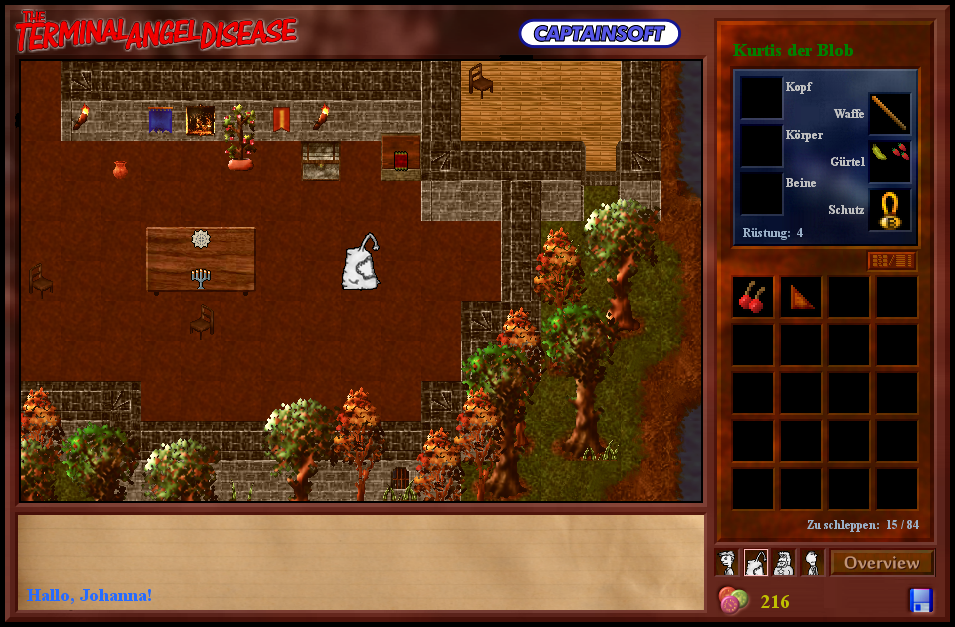Choose the bald thin character portrait
The height and width of the screenshot is (627, 955).
812,563
